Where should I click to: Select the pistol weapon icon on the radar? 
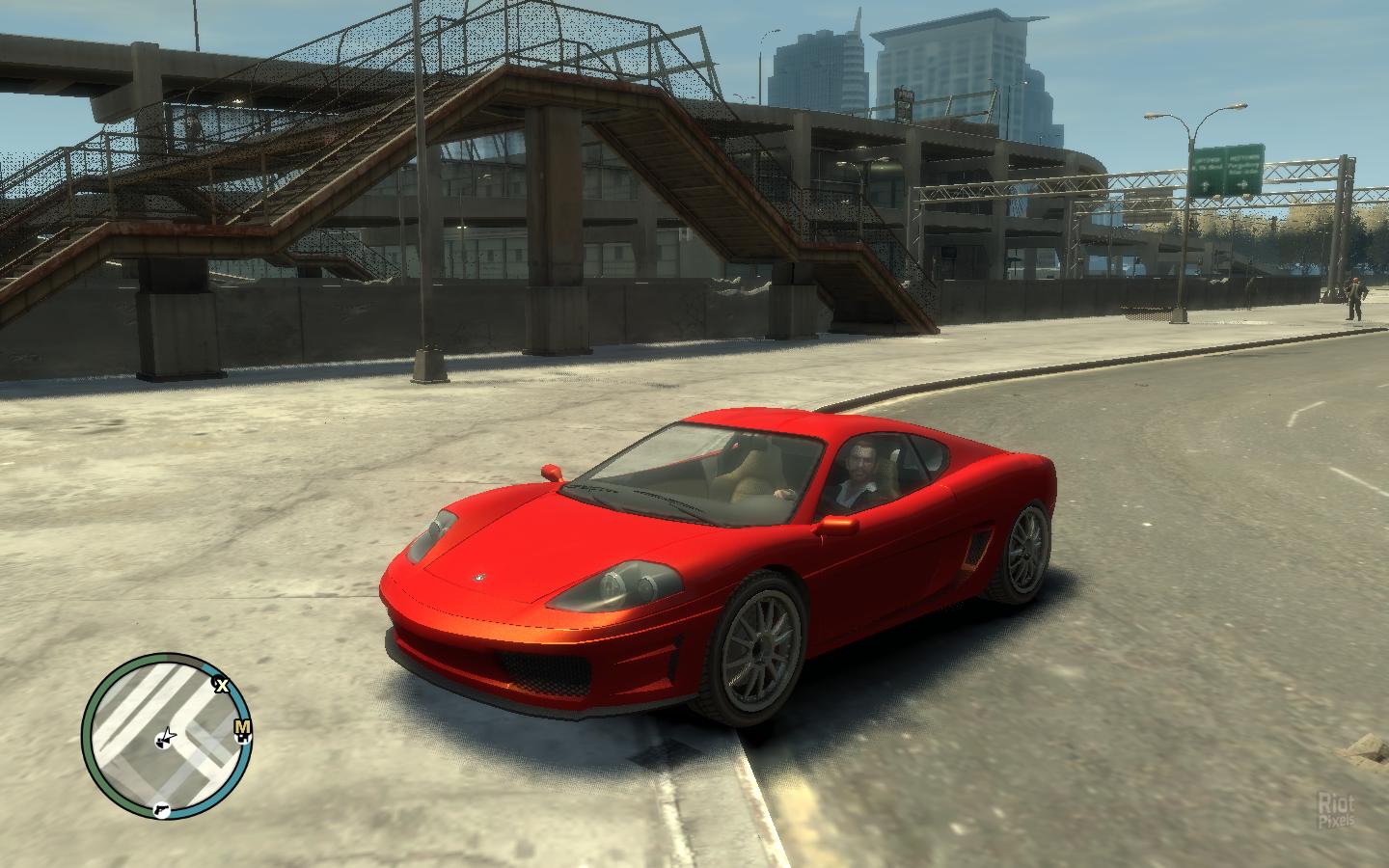pos(162,811)
